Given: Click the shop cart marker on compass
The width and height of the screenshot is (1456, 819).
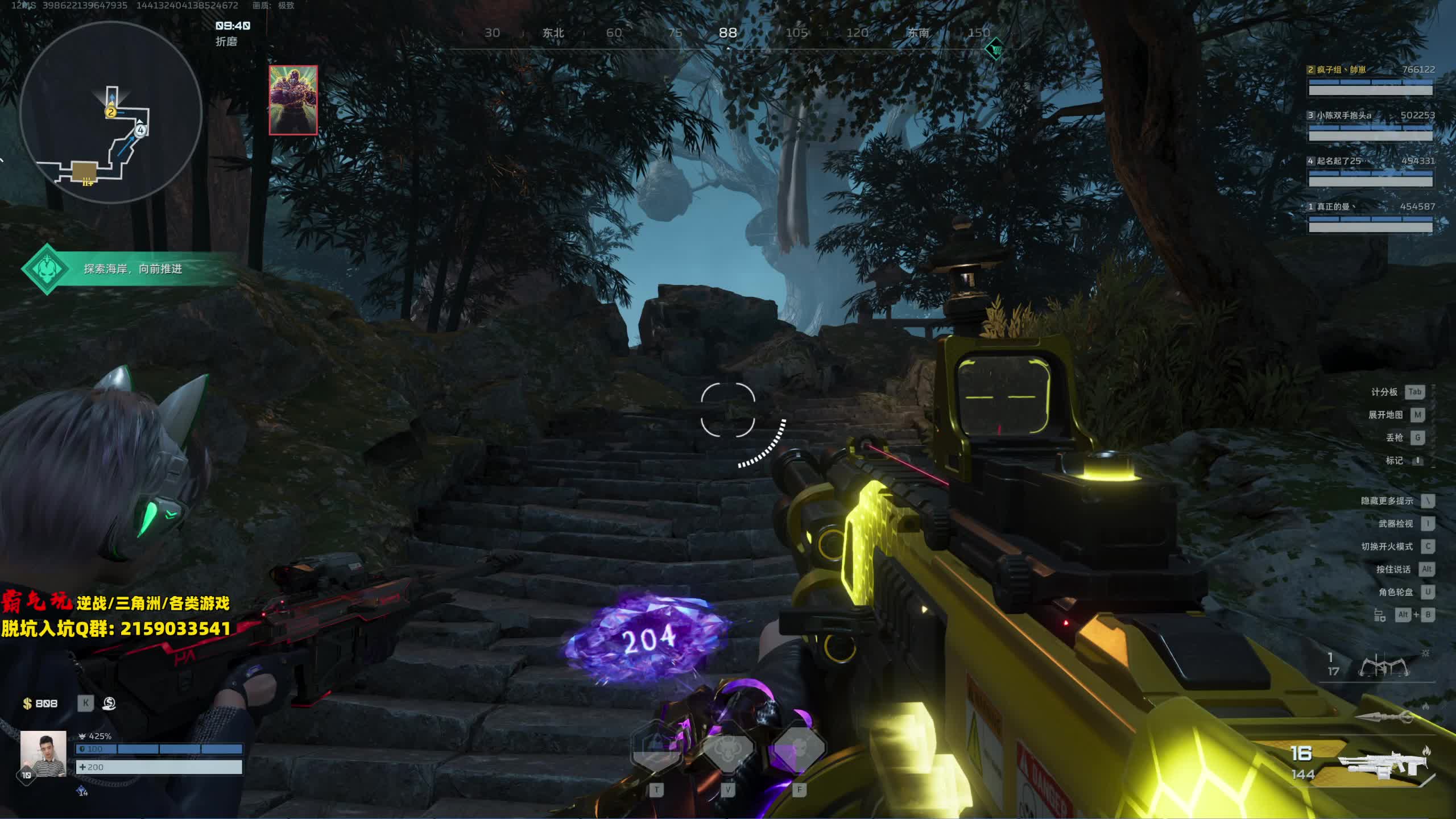Looking at the screenshot, I should 994,49.
